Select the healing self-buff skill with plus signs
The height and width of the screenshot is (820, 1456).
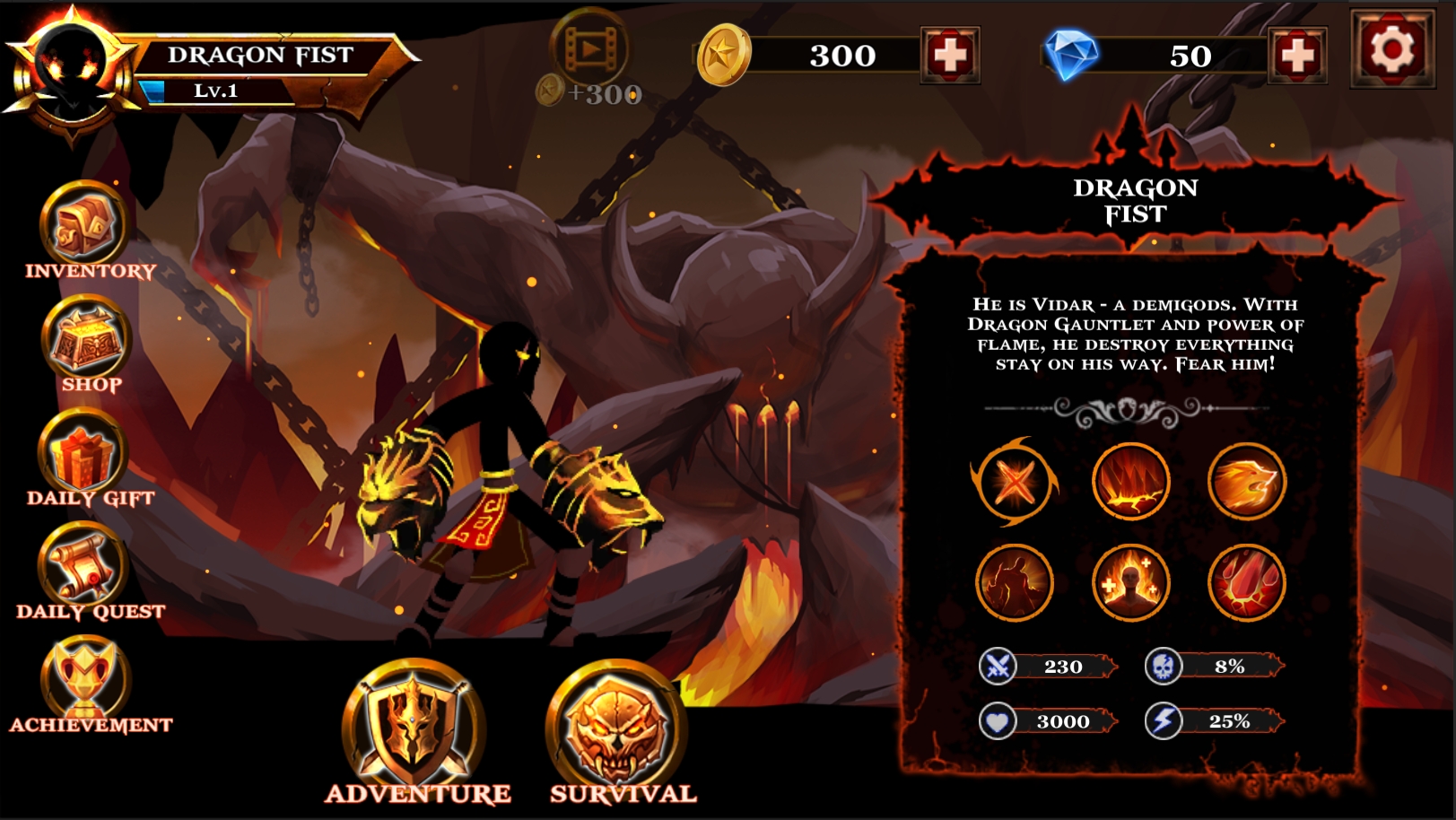[x=1133, y=581]
